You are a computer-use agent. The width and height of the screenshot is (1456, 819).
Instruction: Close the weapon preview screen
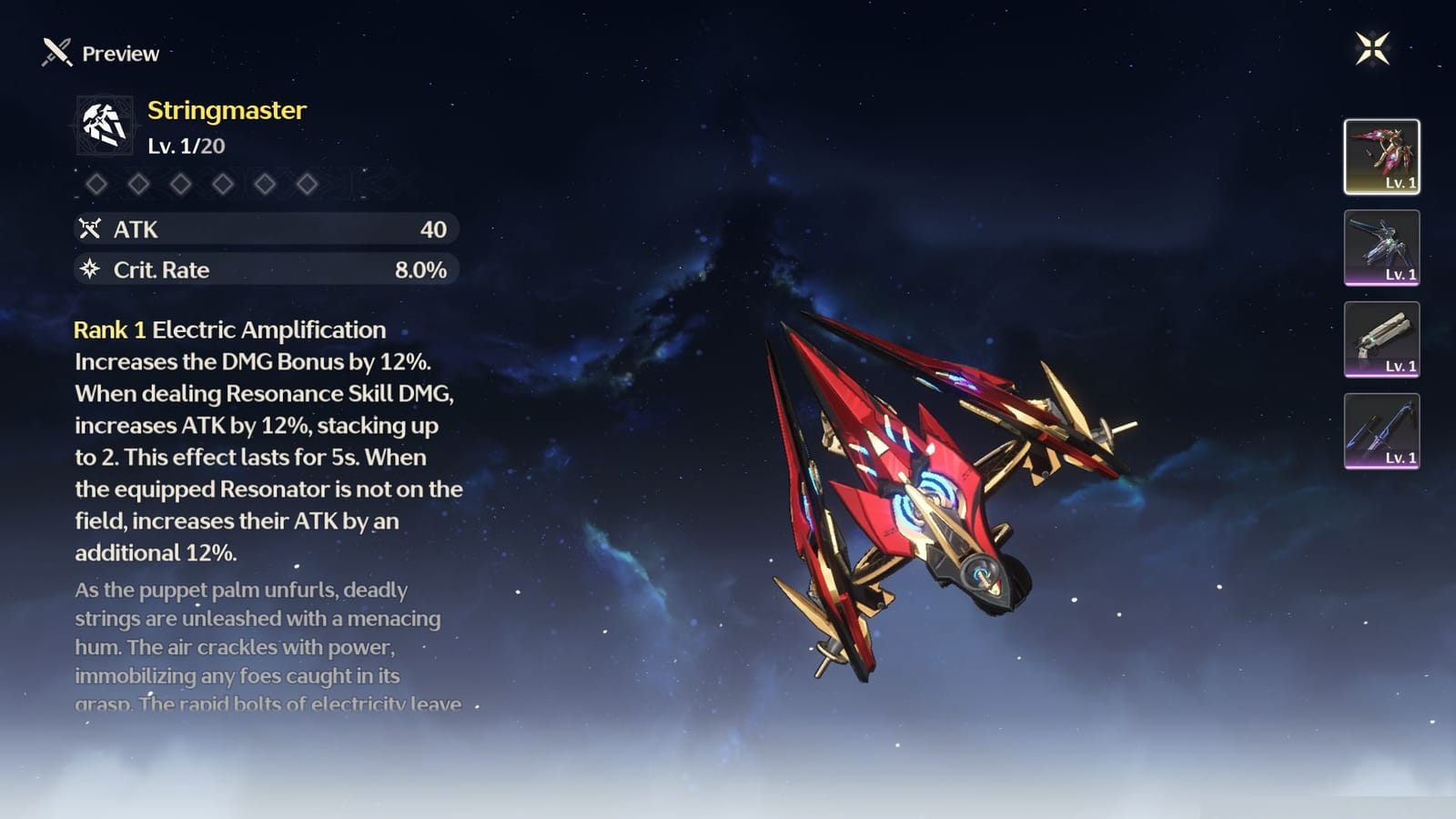click(x=1372, y=48)
